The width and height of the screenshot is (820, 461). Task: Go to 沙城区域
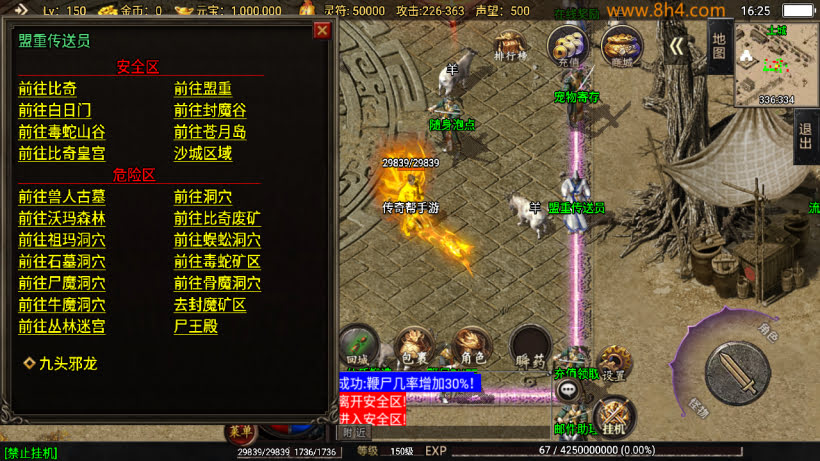202,154
